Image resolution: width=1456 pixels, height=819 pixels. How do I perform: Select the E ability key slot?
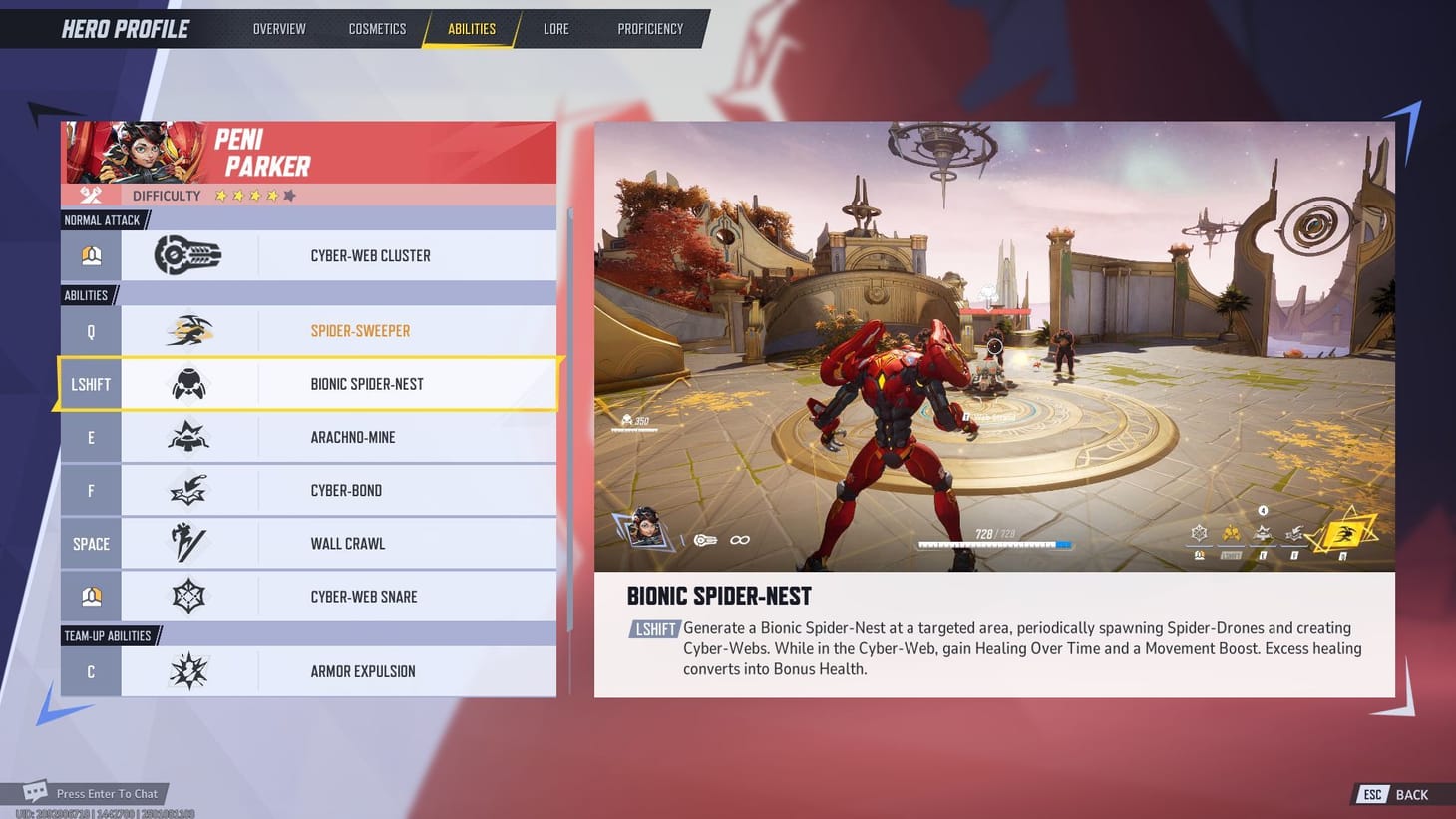click(x=90, y=437)
